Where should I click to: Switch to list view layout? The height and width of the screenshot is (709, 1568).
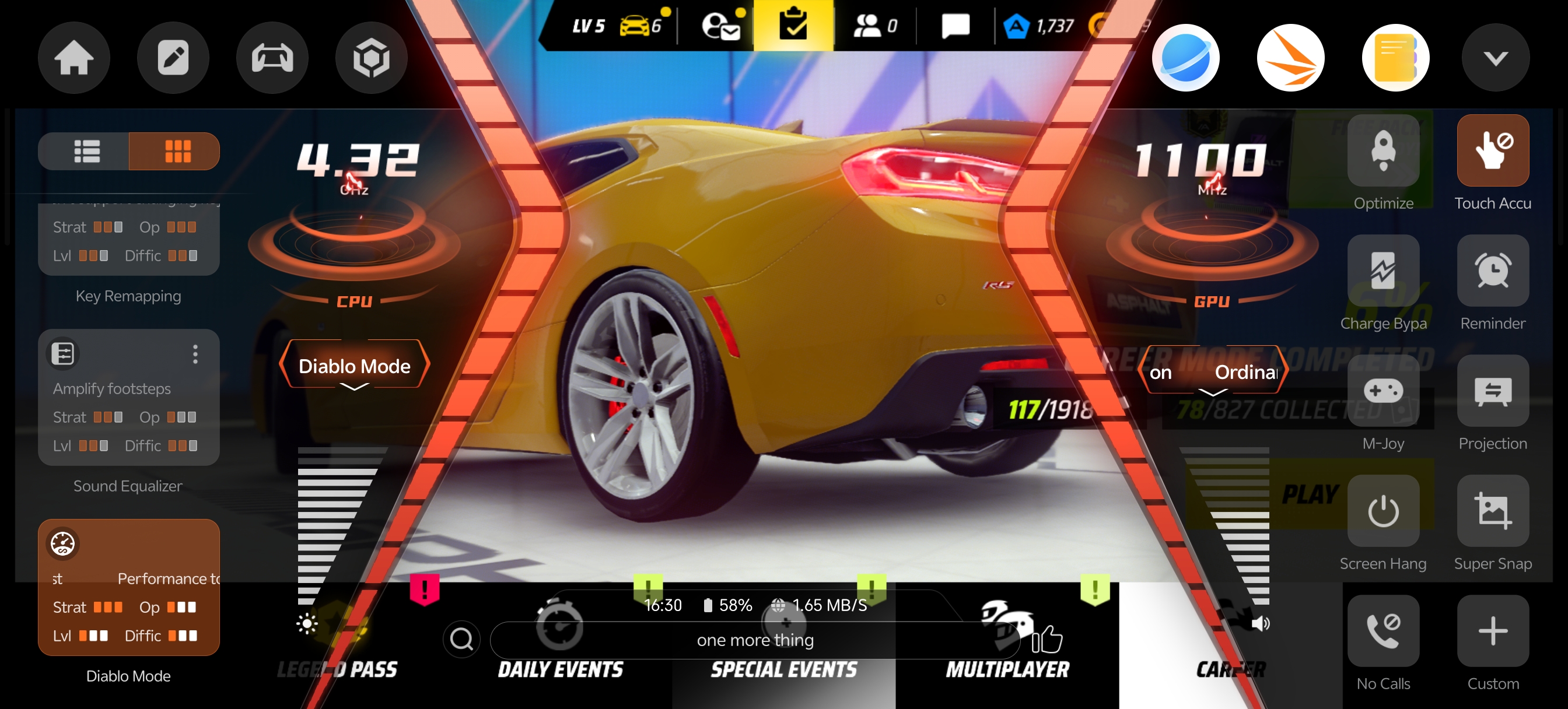click(86, 151)
